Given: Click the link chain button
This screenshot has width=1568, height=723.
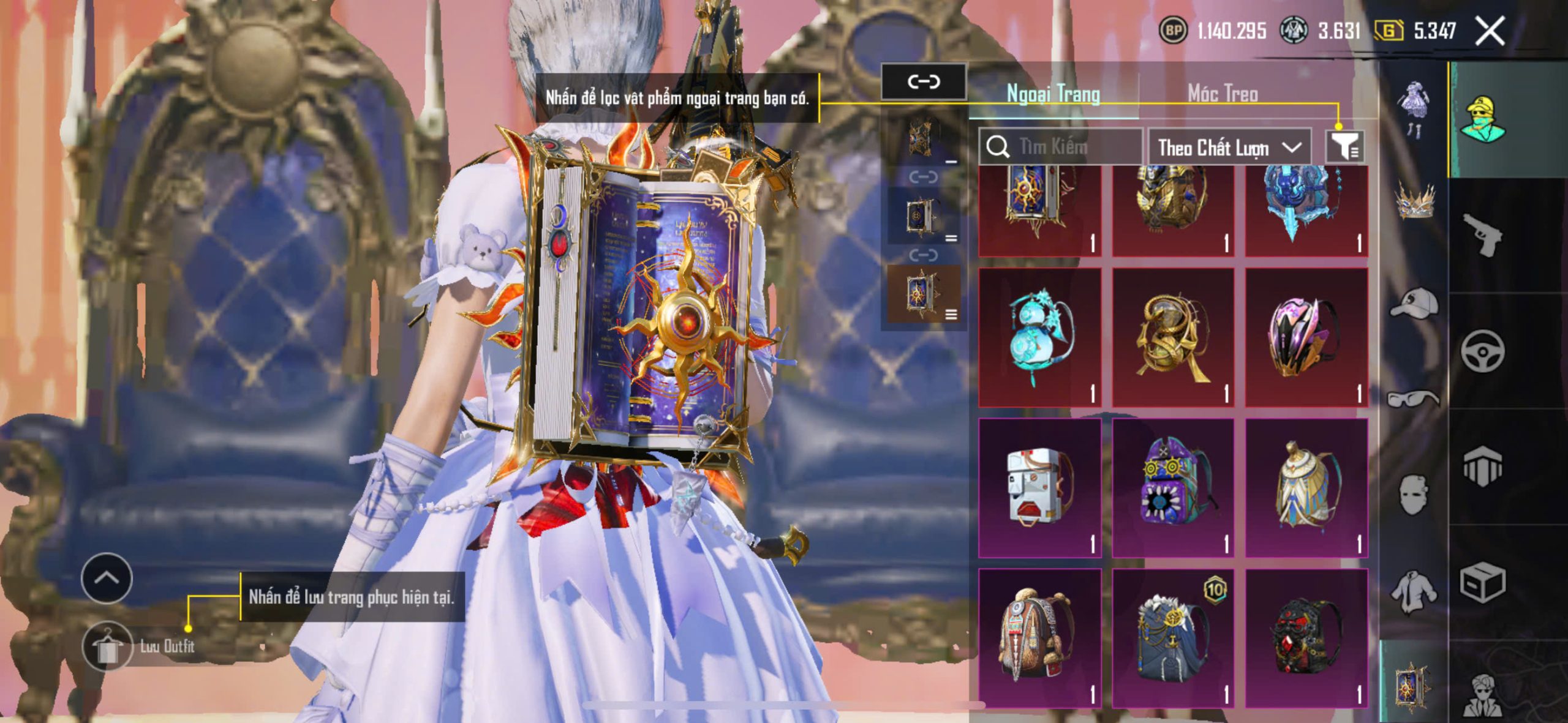Looking at the screenshot, I should coord(924,81).
